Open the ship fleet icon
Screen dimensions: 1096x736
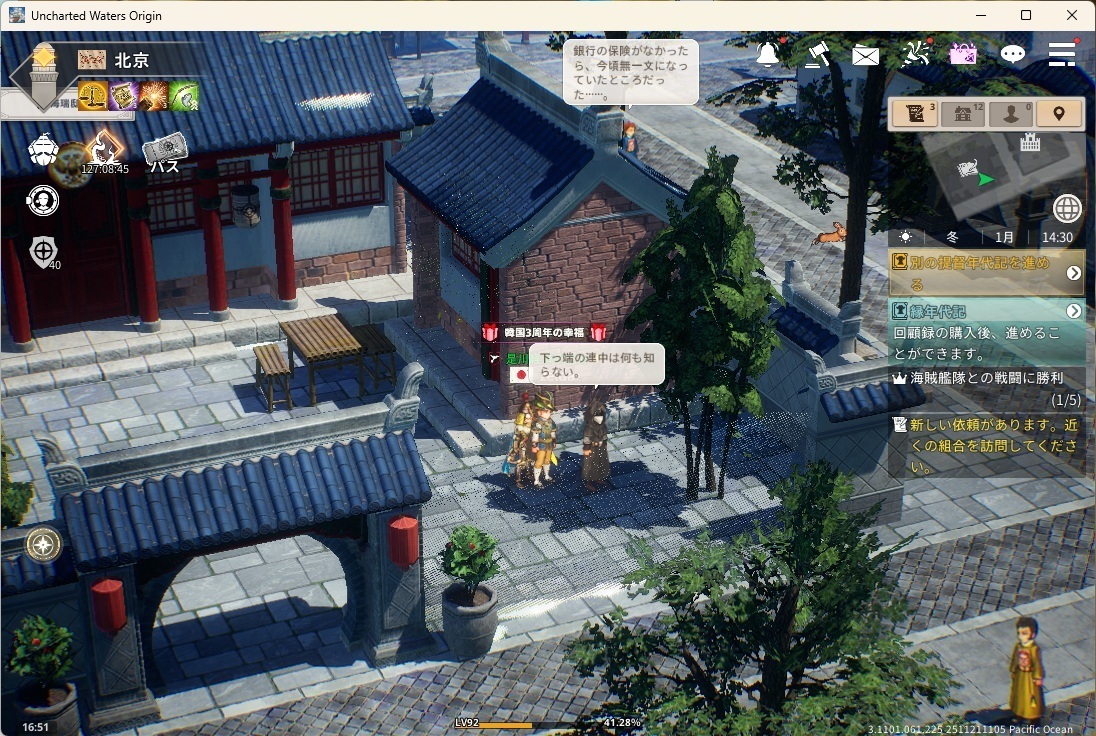43,151
